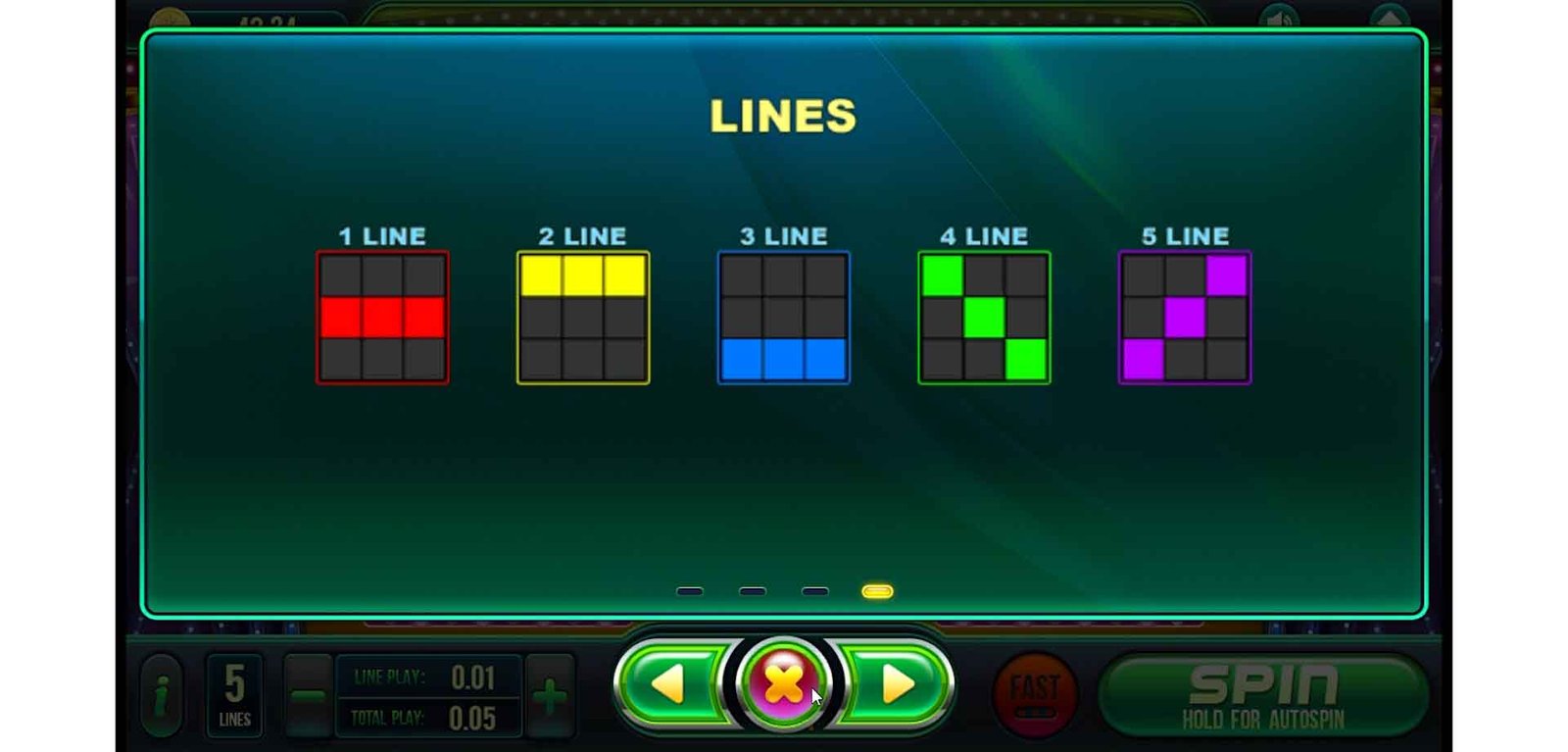1568x752 pixels.
Task: Decrease line play with the minus button
Action: [x=308, y=696]
